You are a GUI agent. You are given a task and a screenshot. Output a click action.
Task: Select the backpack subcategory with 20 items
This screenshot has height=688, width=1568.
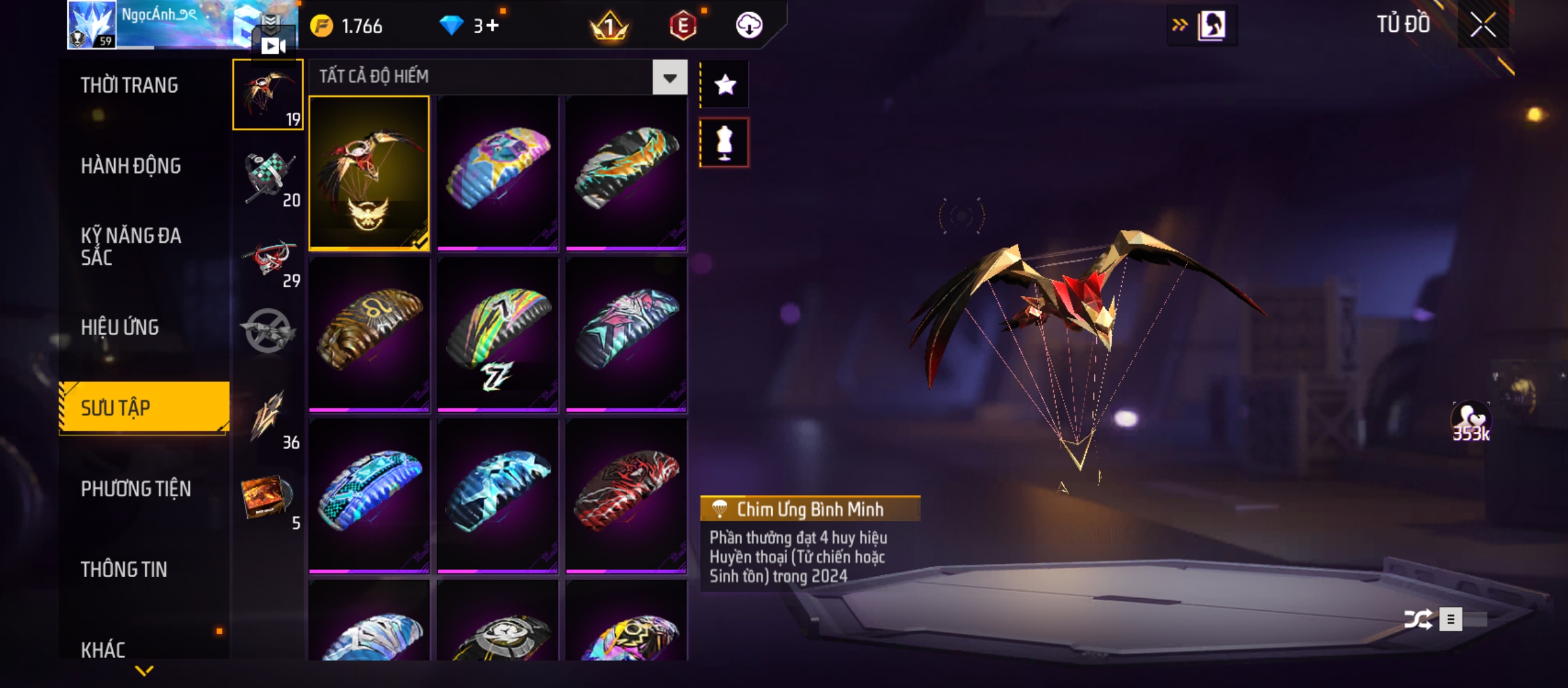(x=268, y=179)
